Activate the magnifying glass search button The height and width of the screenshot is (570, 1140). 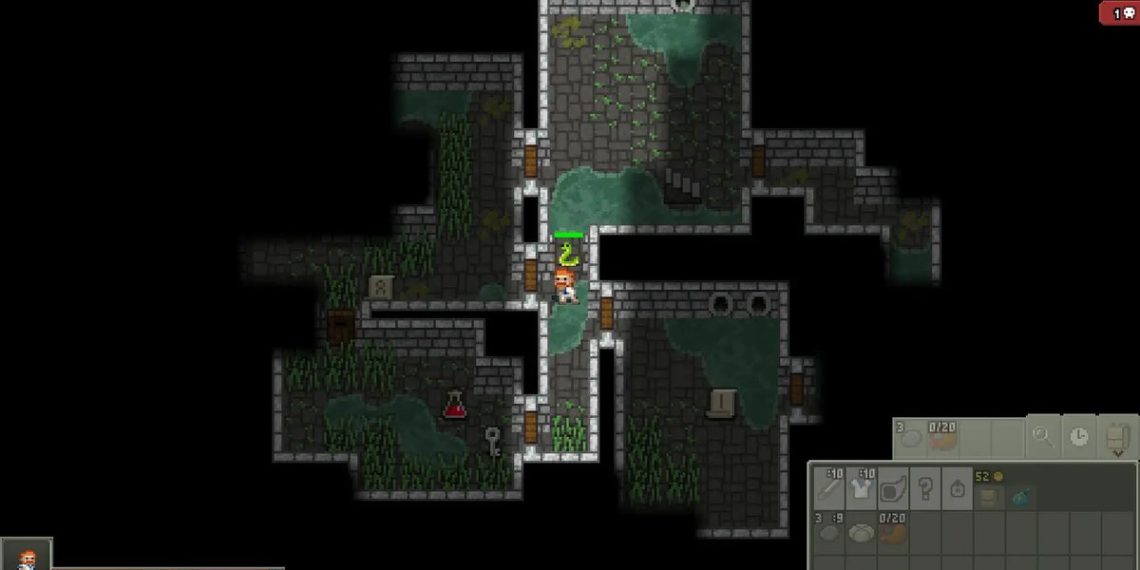click(x=1042, y=437)
